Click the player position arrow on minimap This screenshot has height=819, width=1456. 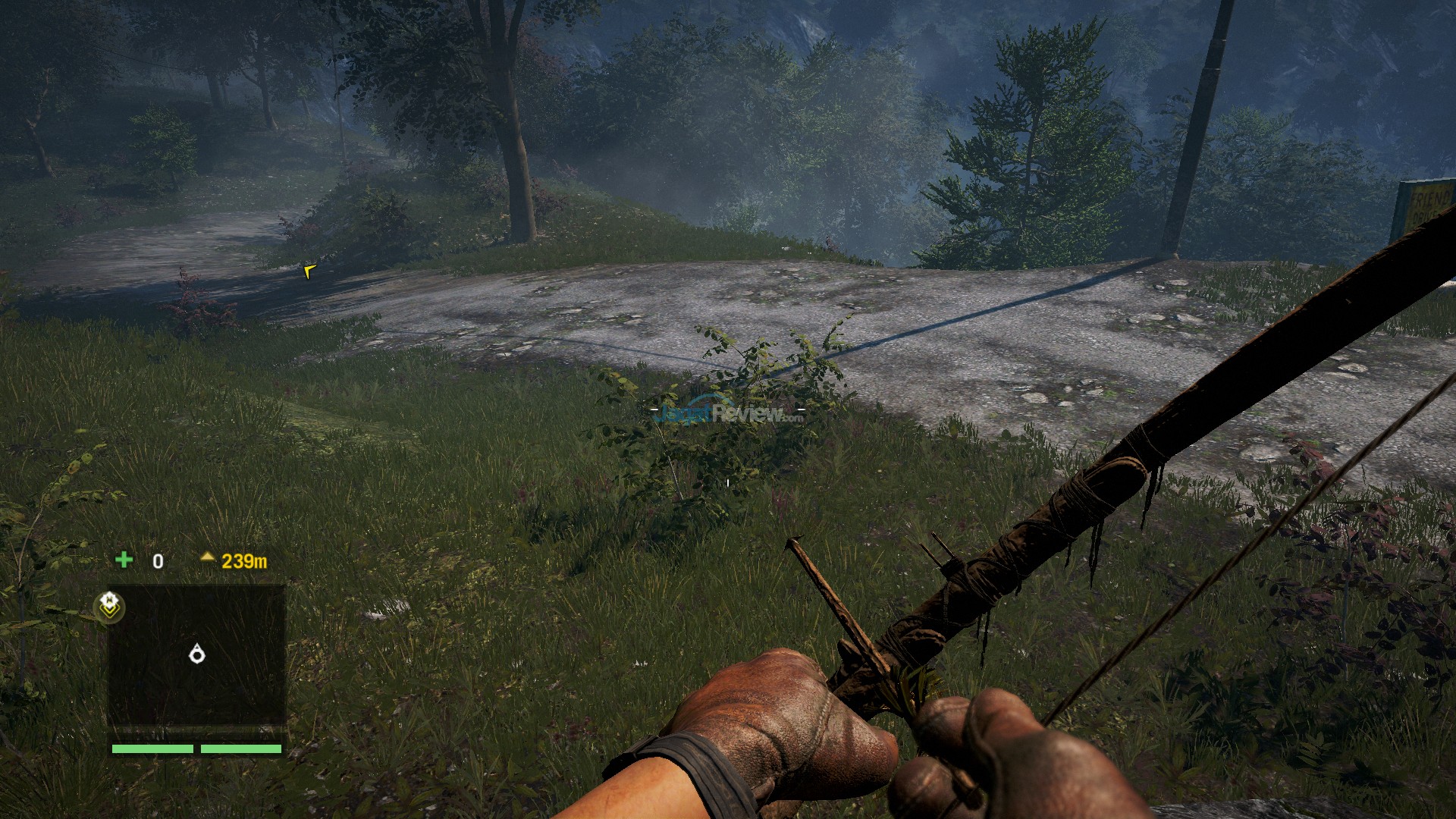pos(197,653)
